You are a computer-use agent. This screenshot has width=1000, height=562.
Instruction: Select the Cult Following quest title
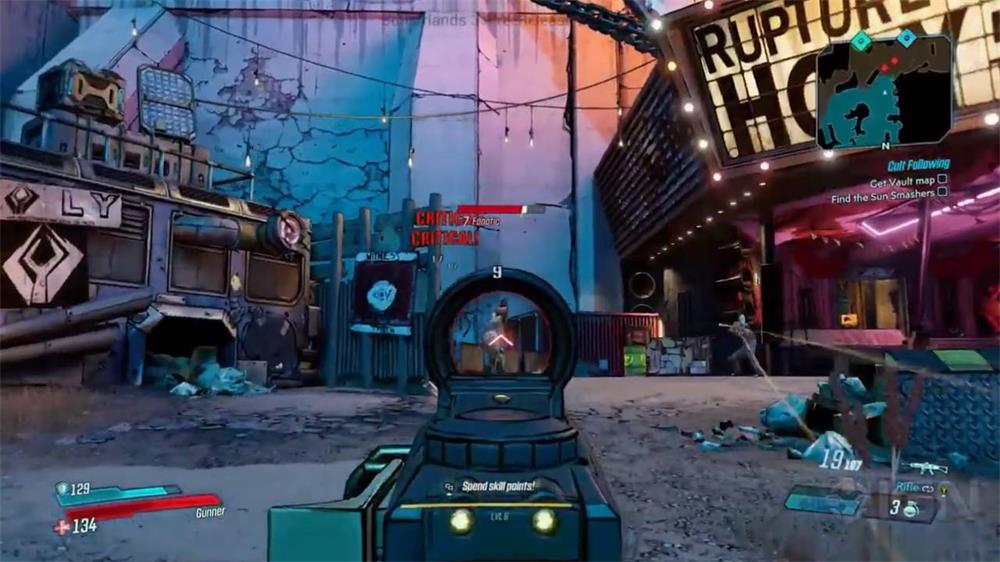coord(917,164)
